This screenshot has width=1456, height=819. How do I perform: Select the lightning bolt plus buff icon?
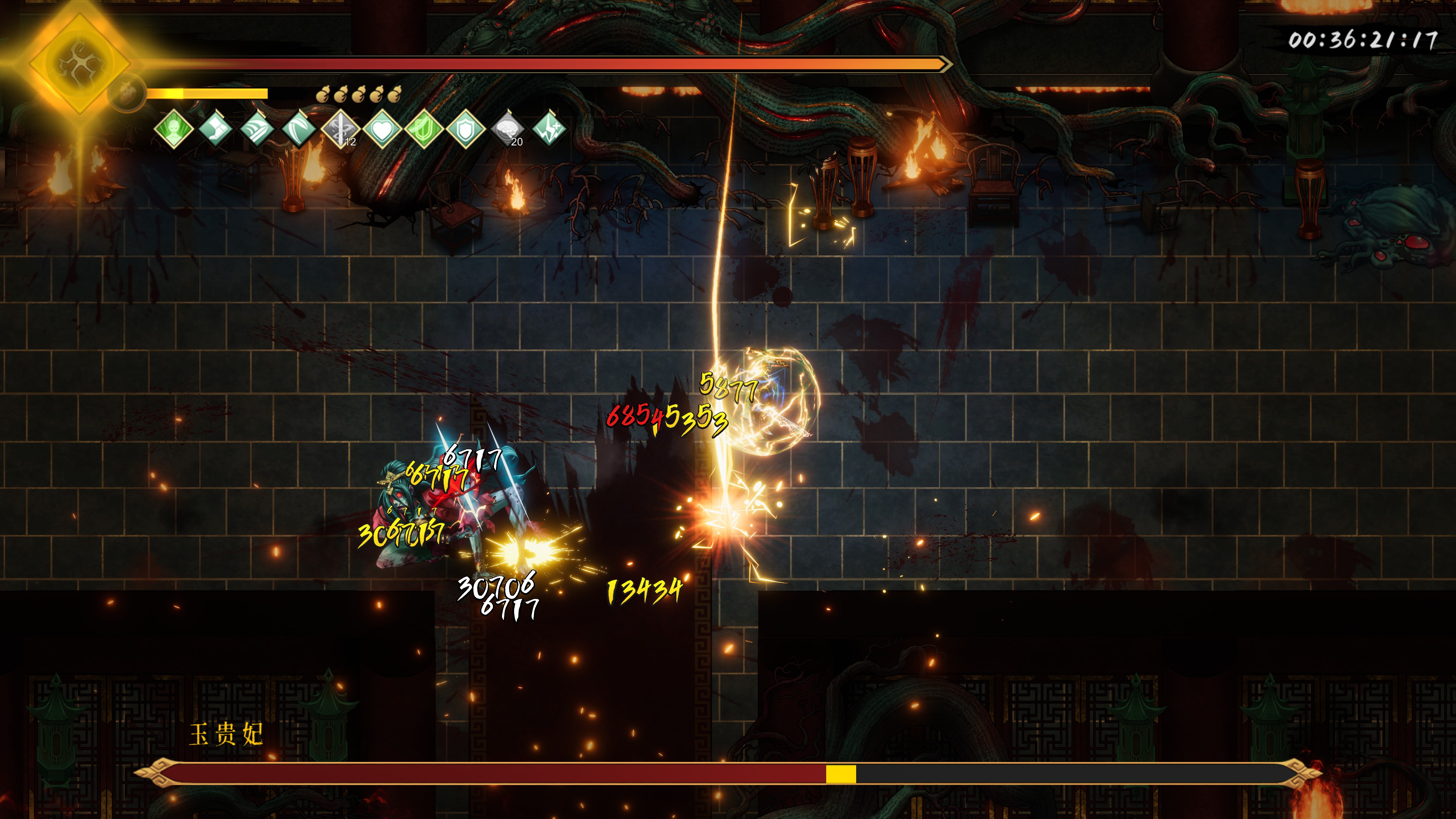[x=549, y=129]
